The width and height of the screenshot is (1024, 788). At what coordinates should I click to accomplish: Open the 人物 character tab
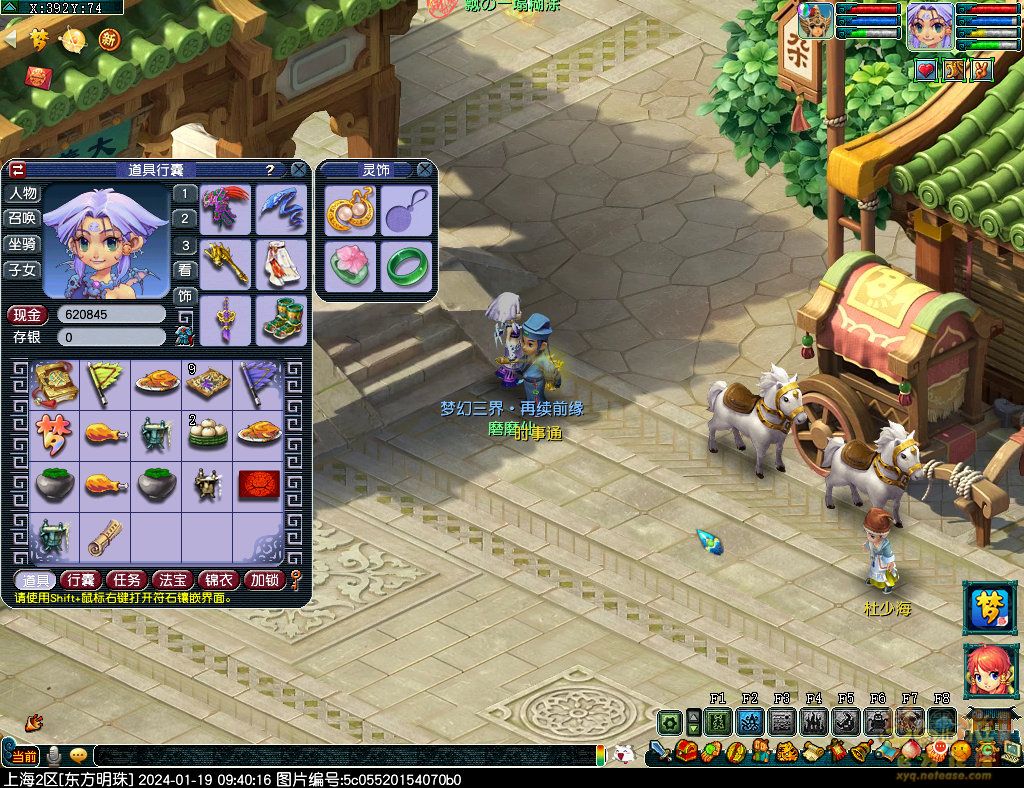[x=22, y=194]
